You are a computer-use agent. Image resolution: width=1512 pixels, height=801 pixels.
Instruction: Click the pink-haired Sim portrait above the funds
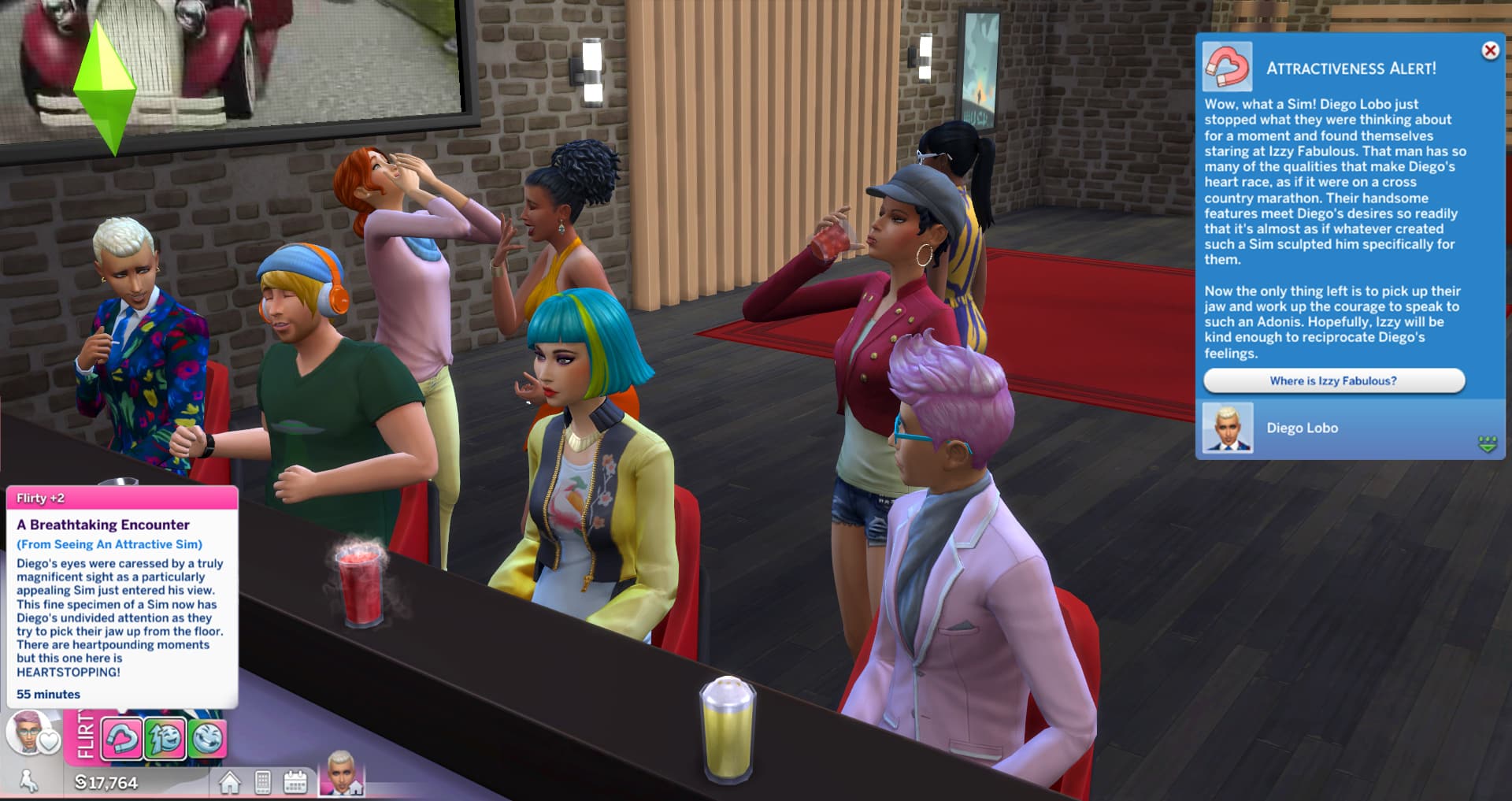point(24,732)
